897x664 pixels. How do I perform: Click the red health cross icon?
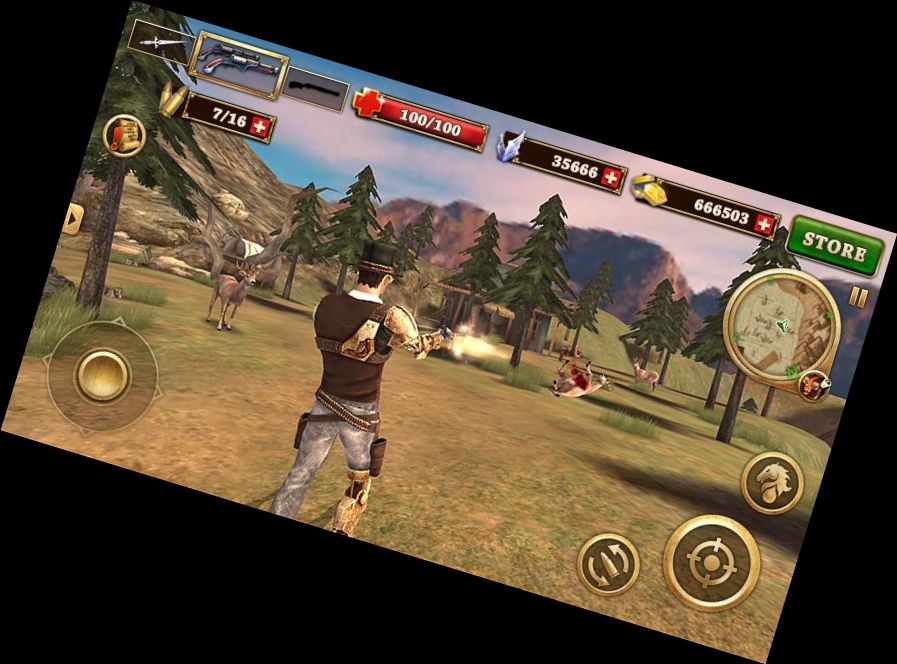tap(369, 104)
